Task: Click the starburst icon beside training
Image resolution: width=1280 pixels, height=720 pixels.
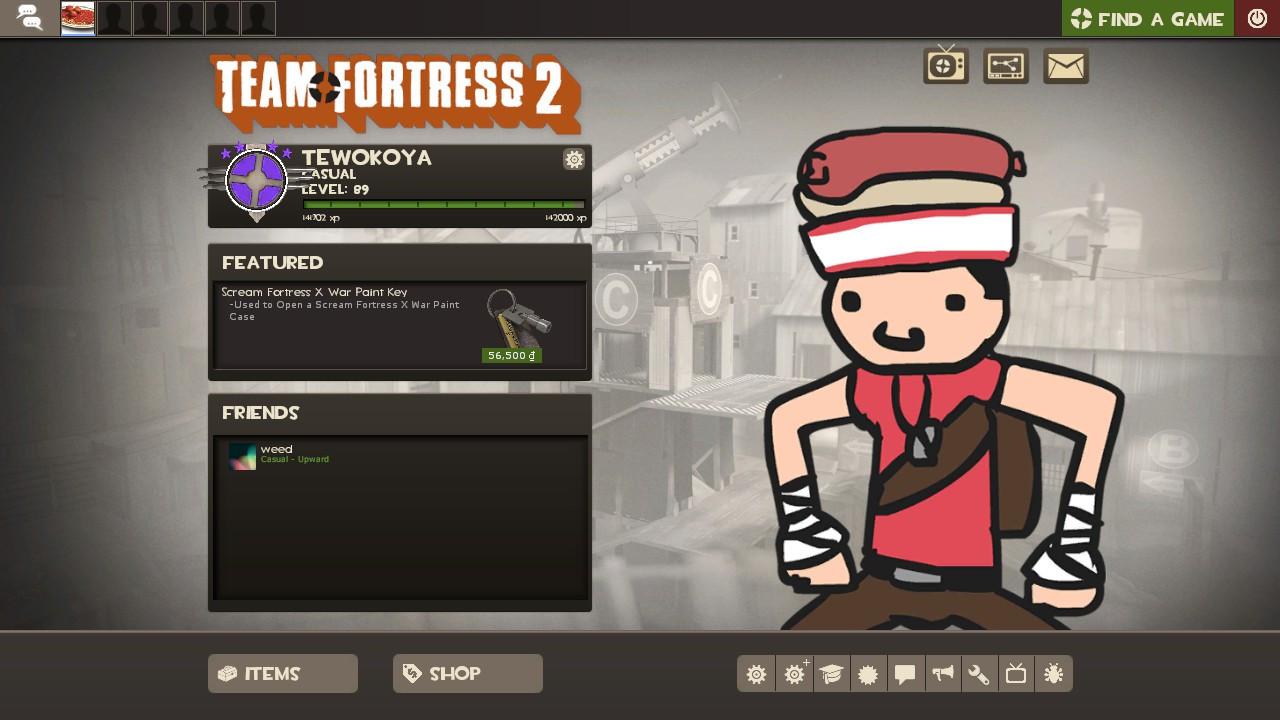Action: tap(868, 673)
